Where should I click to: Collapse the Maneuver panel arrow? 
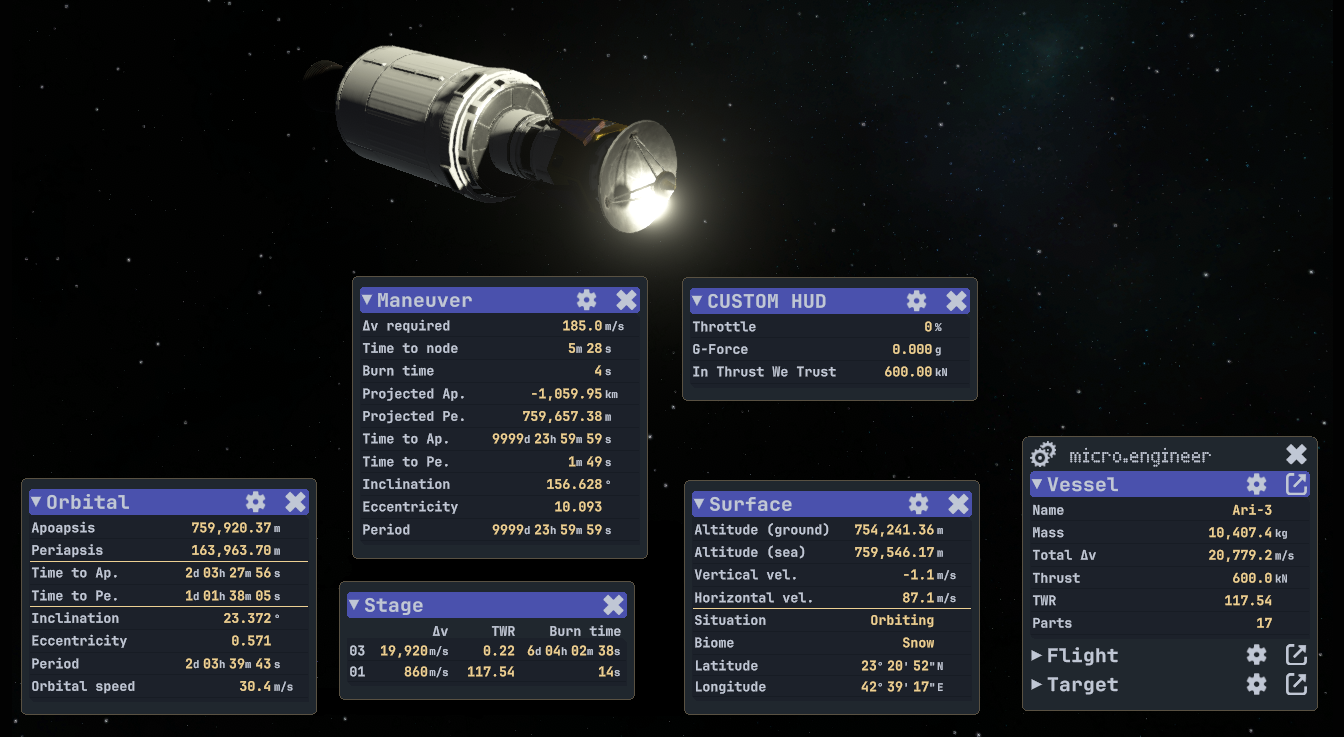pyautogui.click(x=367, y=300)
